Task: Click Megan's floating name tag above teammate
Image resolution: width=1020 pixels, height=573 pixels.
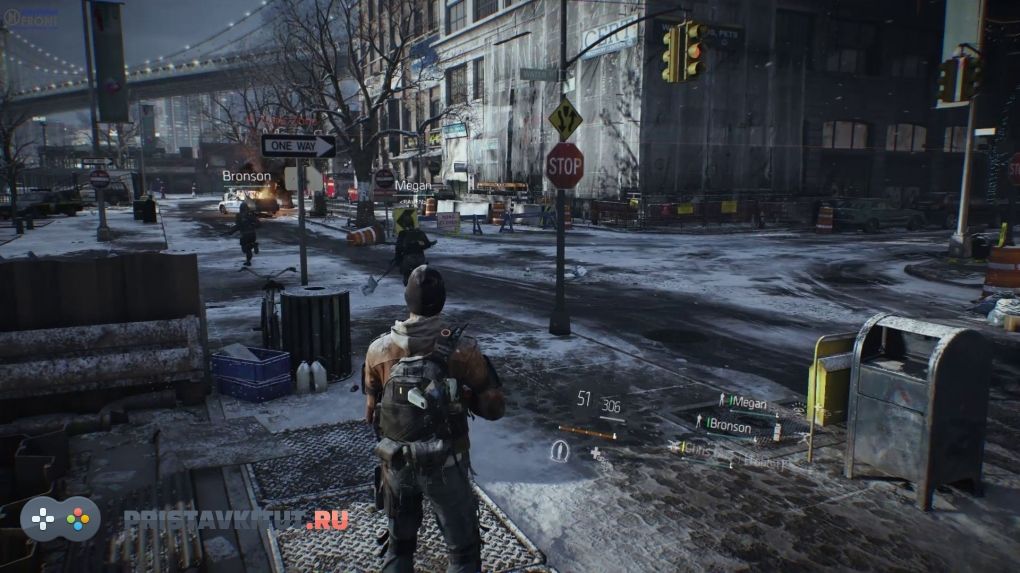Action: (x=412, y=185)
